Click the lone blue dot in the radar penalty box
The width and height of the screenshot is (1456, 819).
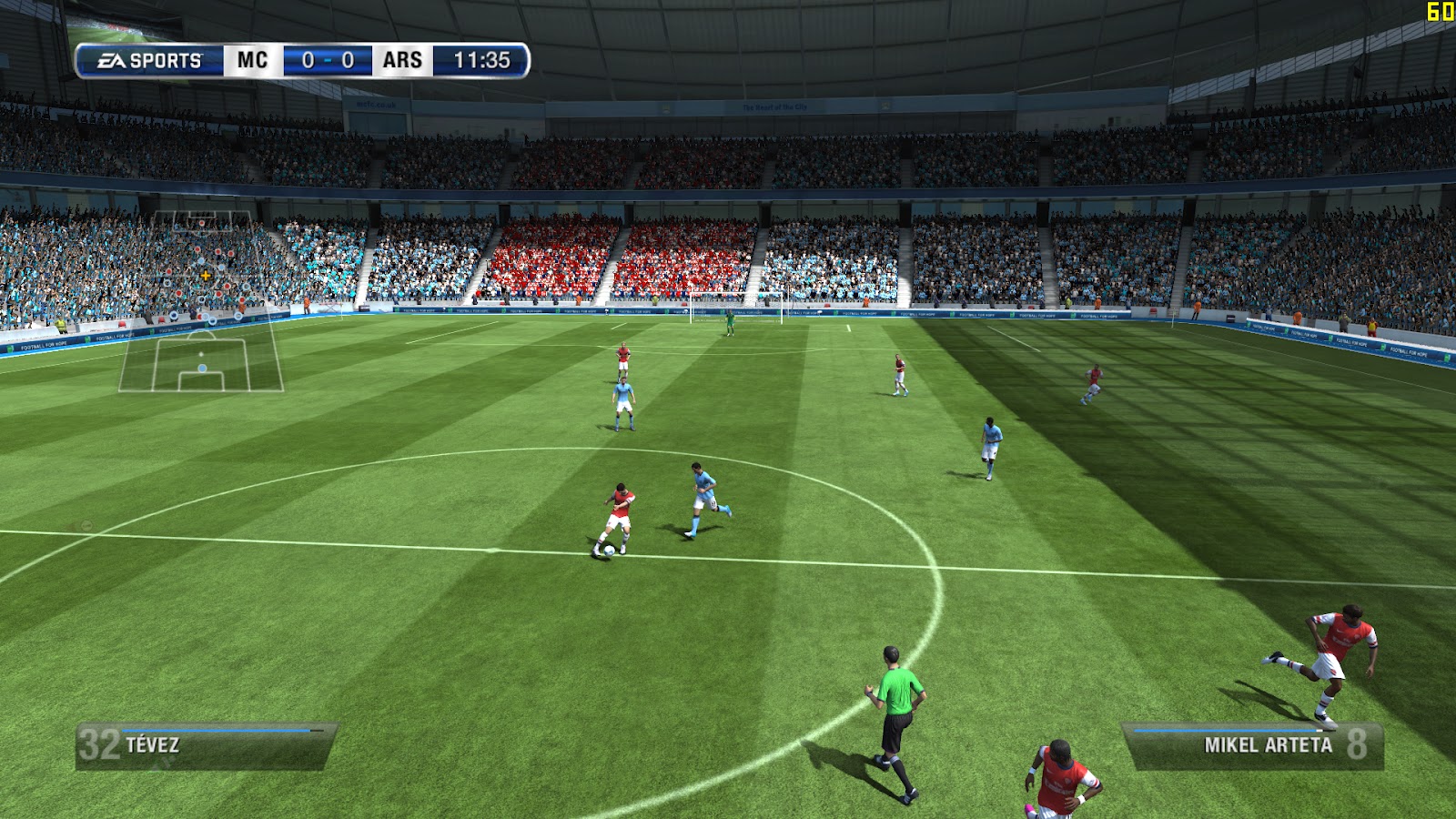click(x=202, y=368)
